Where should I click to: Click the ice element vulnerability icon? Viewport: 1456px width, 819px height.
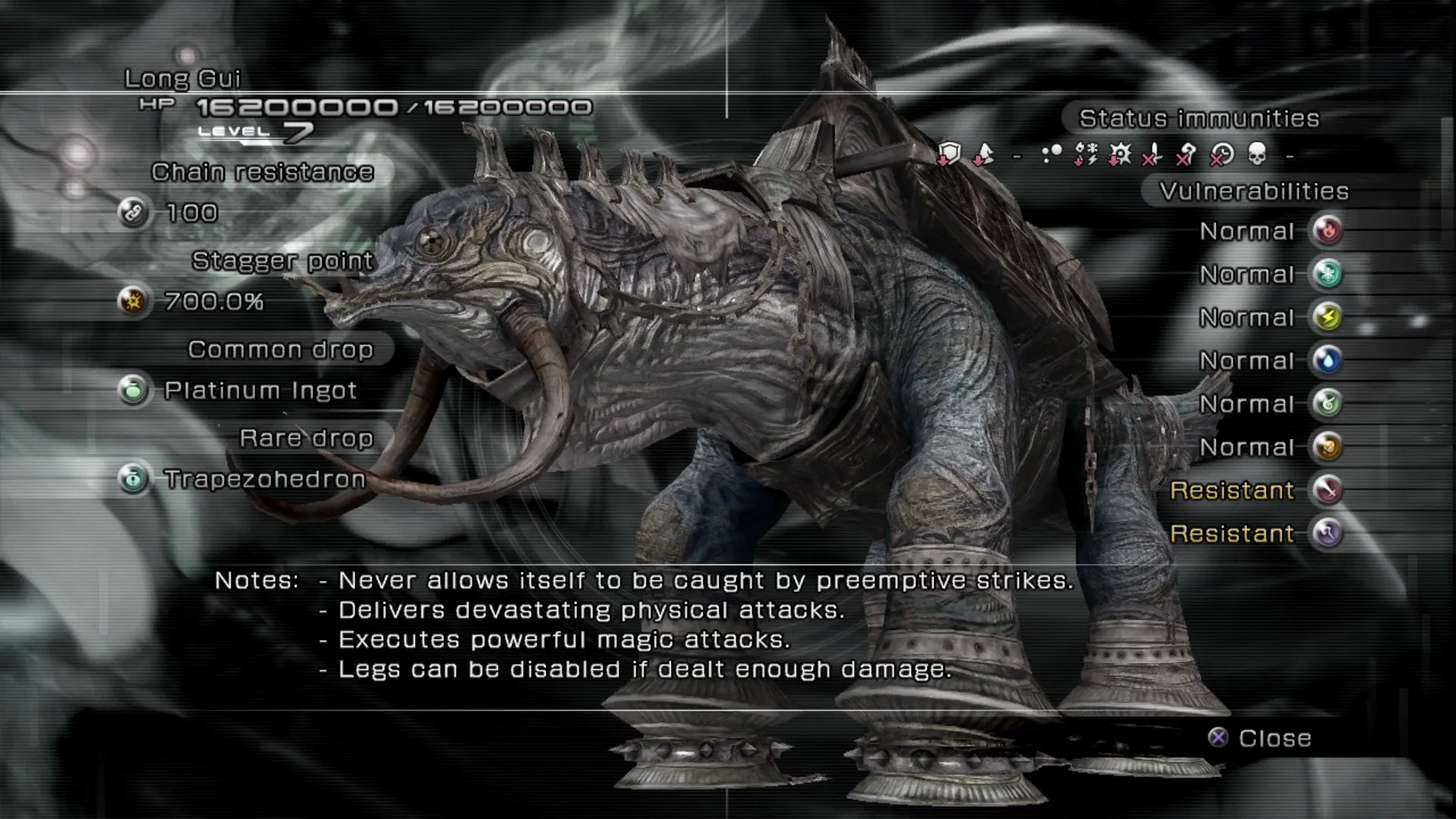pyautogui.click(x=1327, y=274)
